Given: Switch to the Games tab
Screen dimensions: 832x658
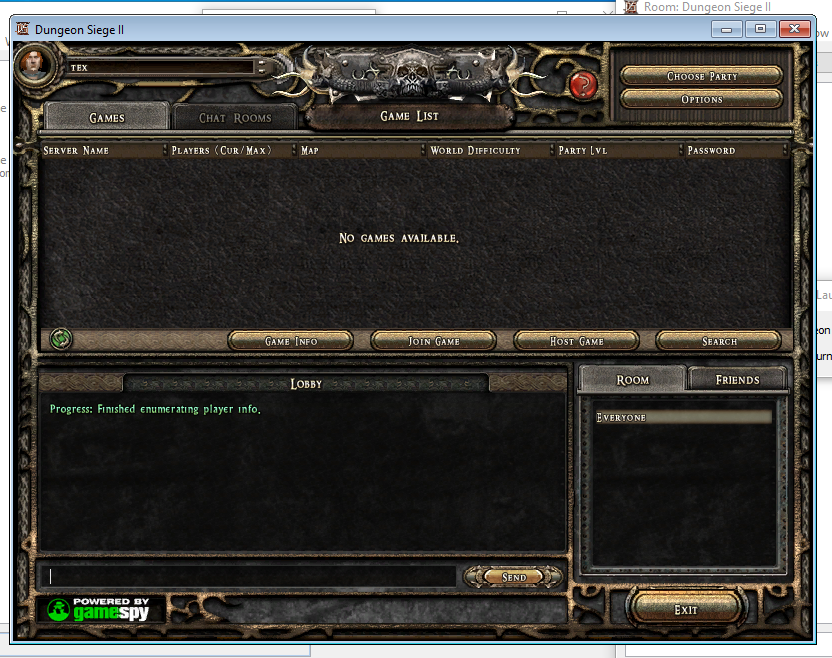Looking at the screenshot, I should point(107,118).
